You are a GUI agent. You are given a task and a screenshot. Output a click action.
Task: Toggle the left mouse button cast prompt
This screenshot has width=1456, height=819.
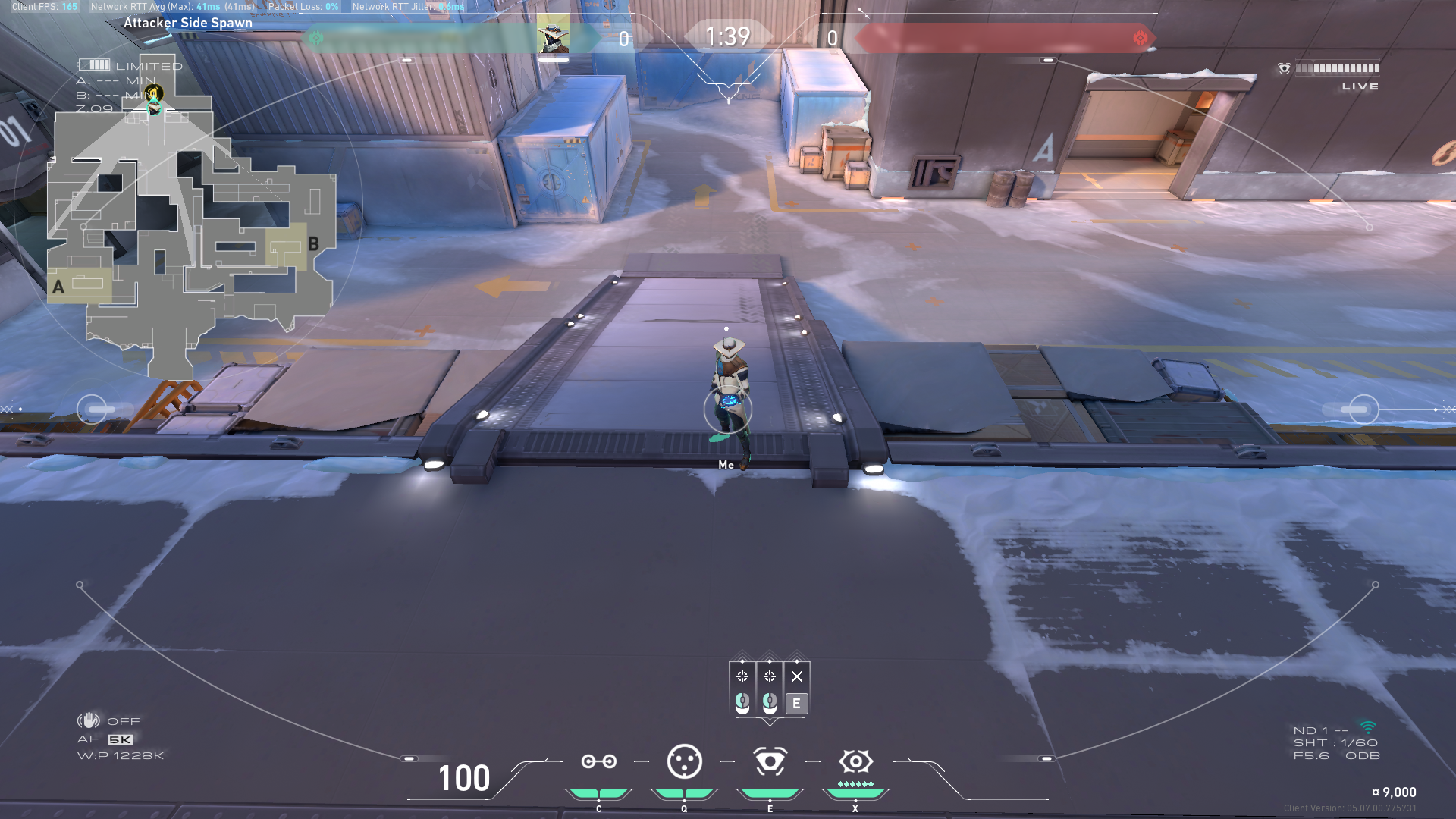click(x=742, y=702)
